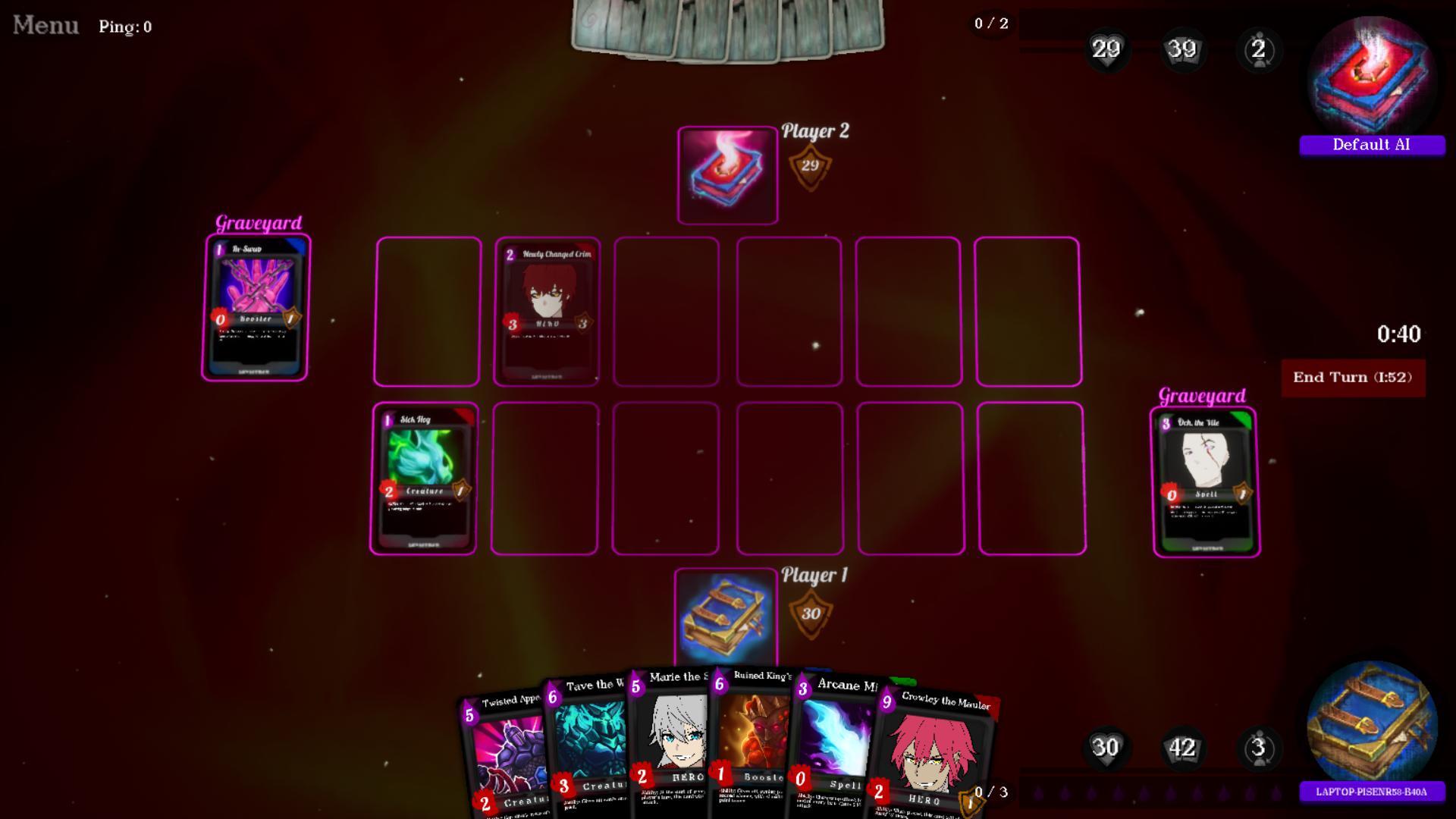Click Re-Swap in the left Graveyard
The image size is (1456, 819).
(x=256, y=307)
